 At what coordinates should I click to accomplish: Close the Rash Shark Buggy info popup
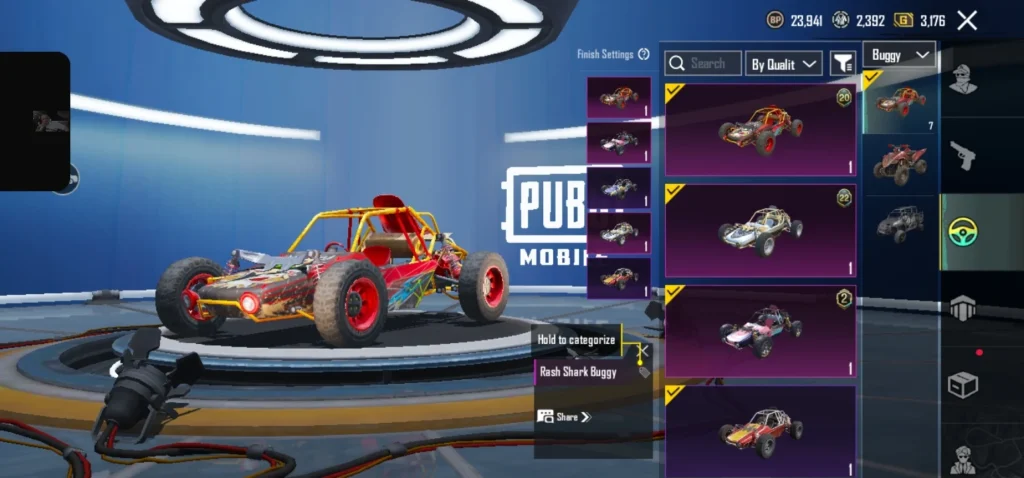click(x=645, y=351)
